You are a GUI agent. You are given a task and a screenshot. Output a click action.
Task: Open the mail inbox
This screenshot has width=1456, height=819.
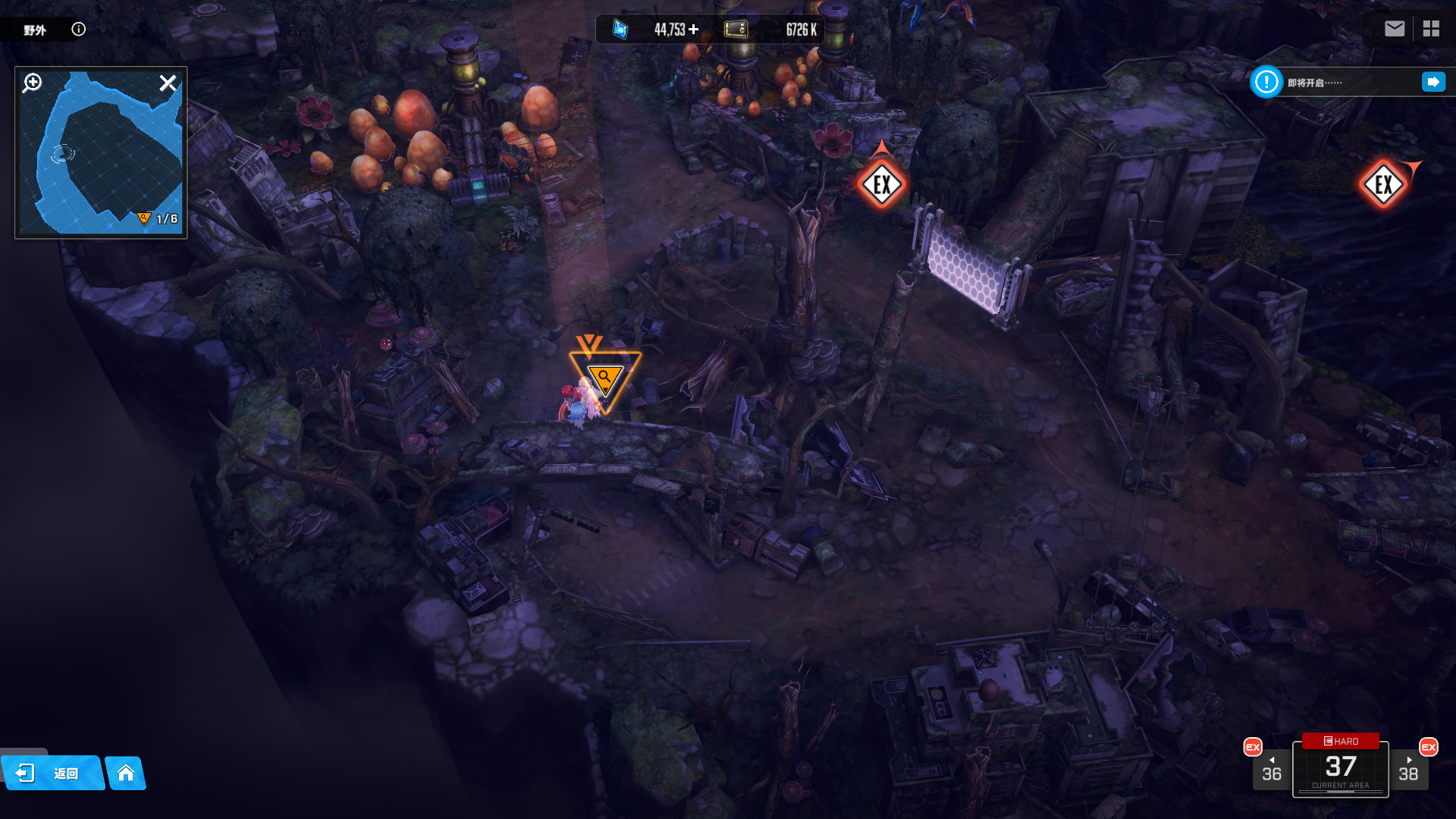(x=1394, y=29)
